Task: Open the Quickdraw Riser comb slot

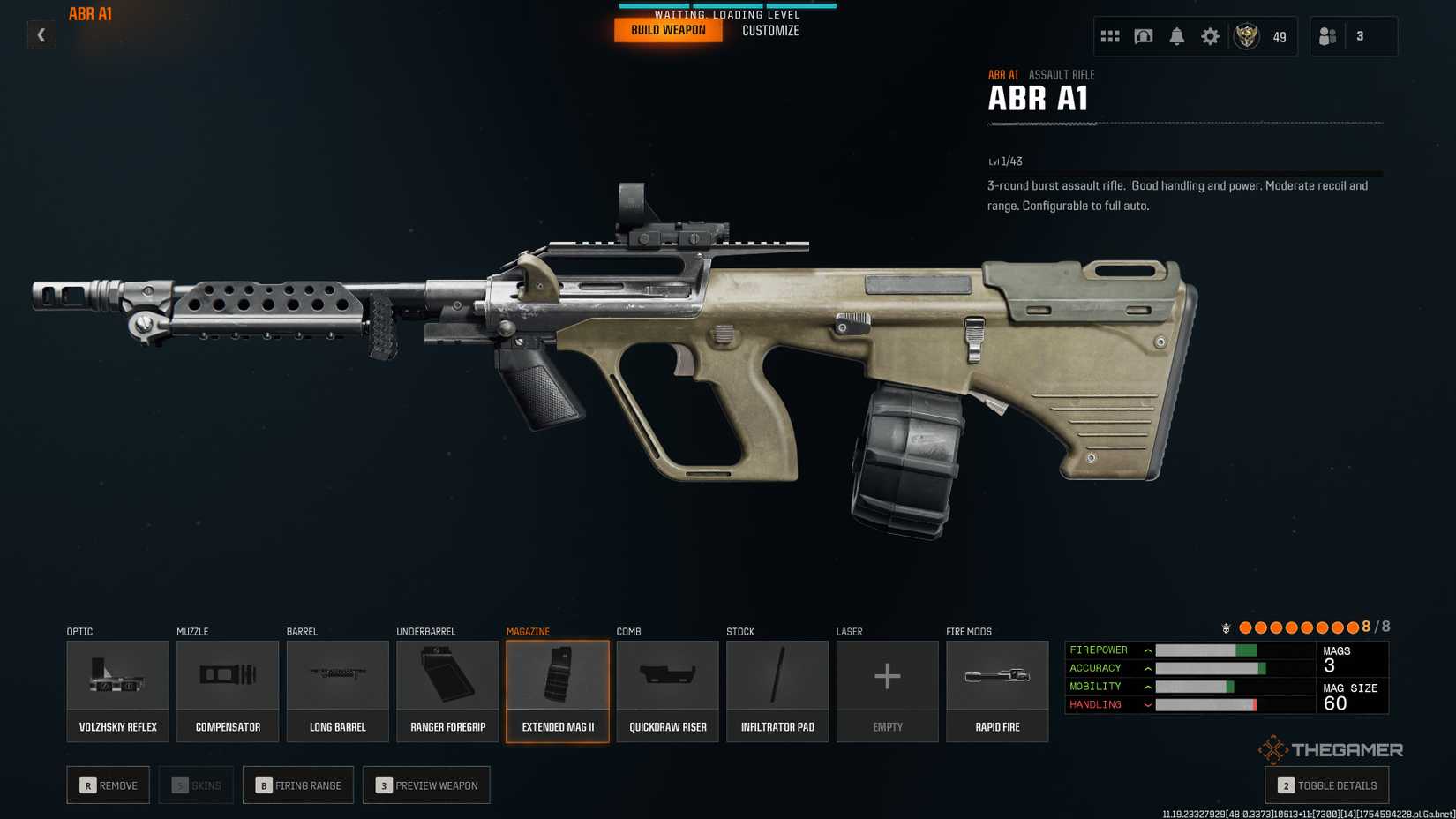Action: click(x=667, y=691)
